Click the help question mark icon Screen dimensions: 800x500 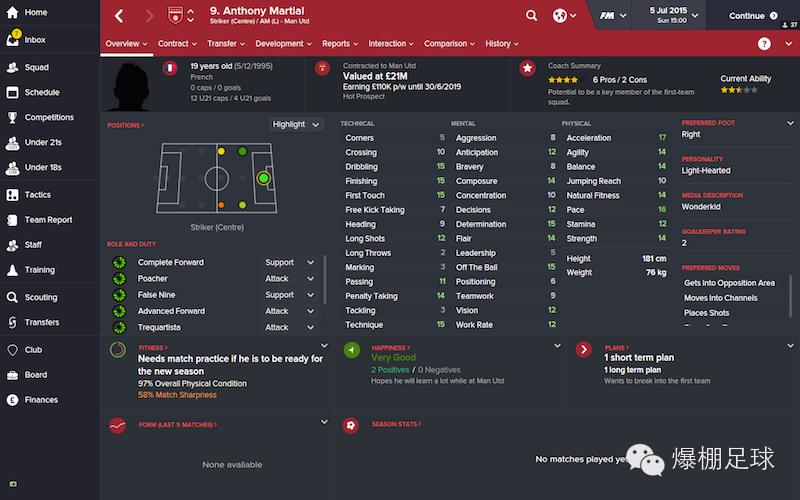(x=764, y=44)
